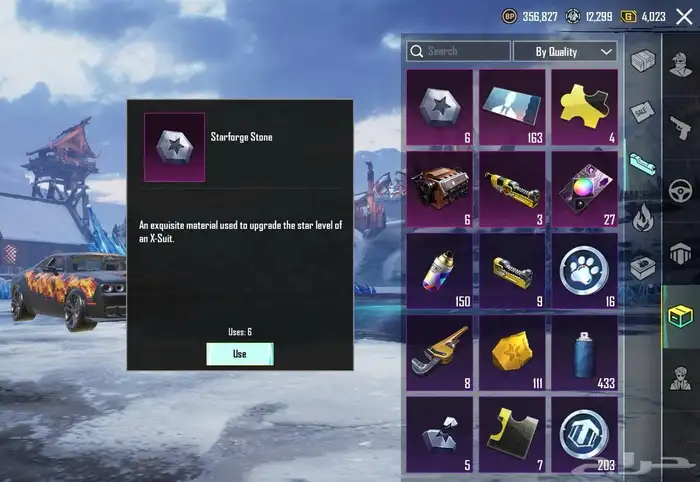Open the supply crate category at sidebar top
The width and height of the screenshot is (700, 482).
tap(641, 60)
